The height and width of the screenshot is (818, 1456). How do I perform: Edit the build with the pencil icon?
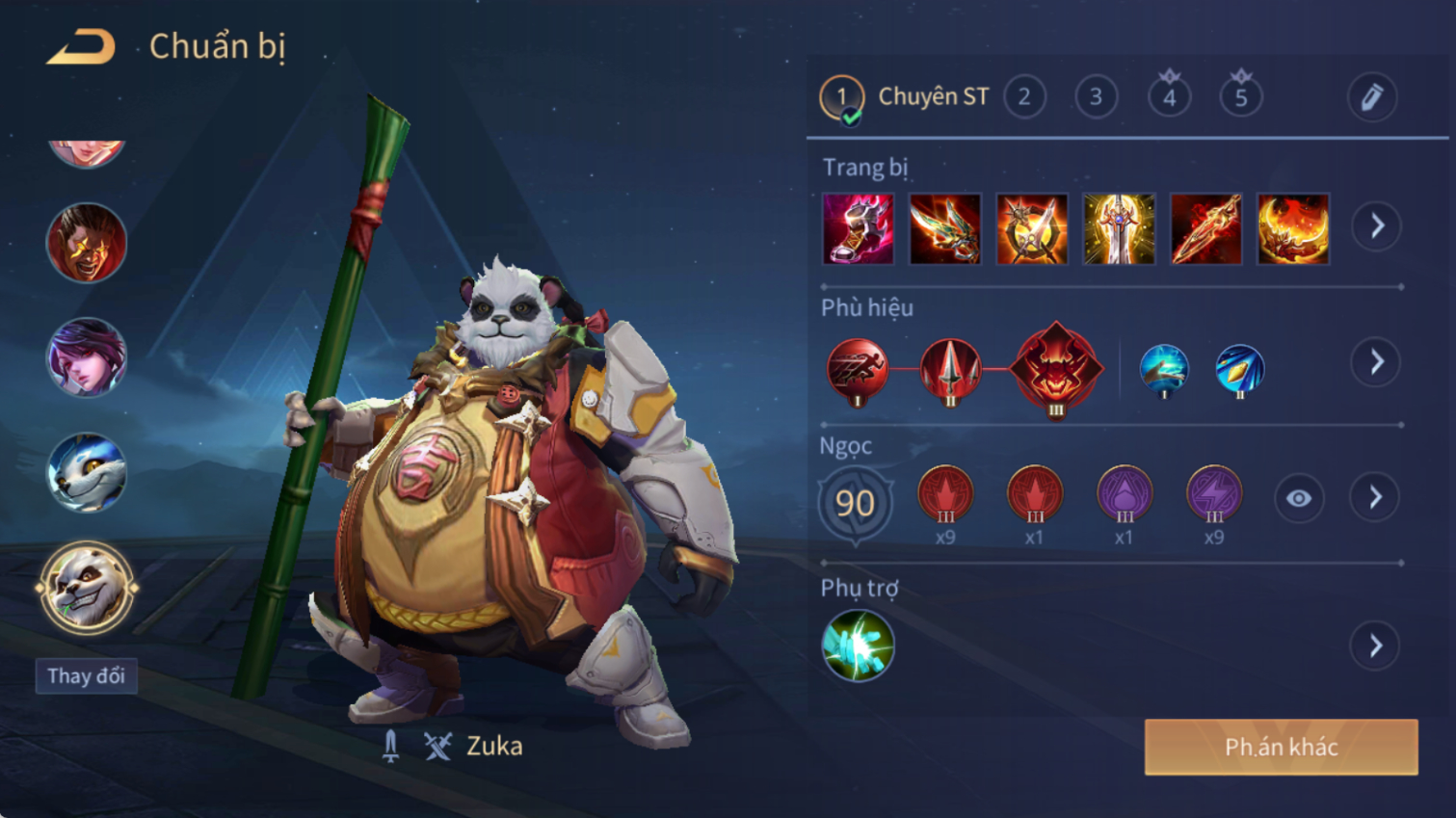pyautogui.click(x=1371, y=97)
